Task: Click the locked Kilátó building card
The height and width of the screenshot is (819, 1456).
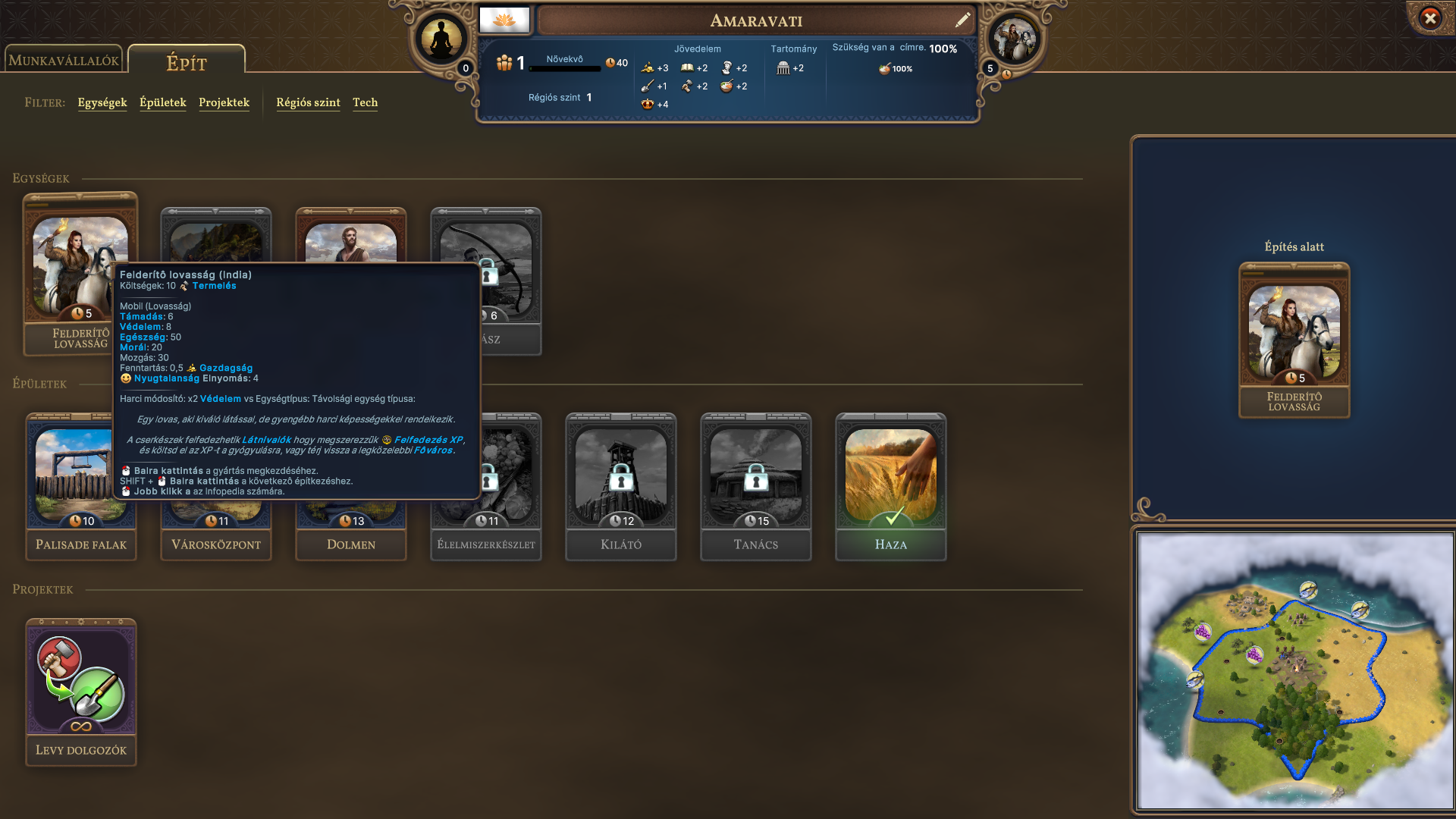Action: point(621,487)
